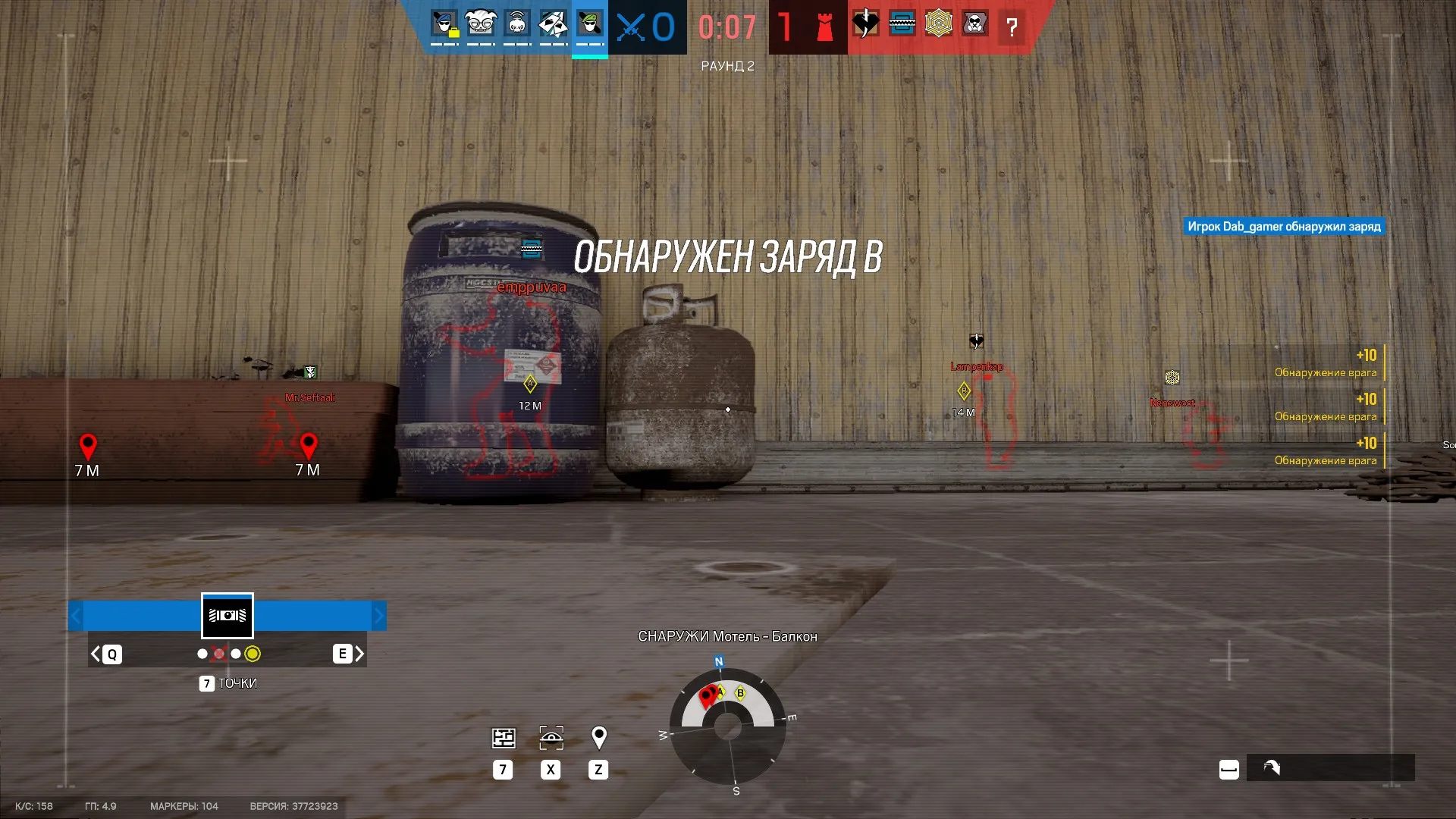The width and height of the screenshot is (1456, 819).
Task: Click the red team black blade operator icon
Action: (865, 24)
